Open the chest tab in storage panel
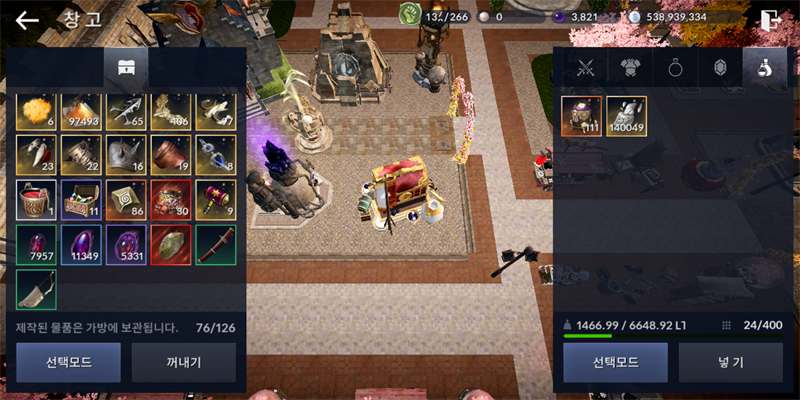This screenshot has height=400, width=800. click(x=126, y=67)
